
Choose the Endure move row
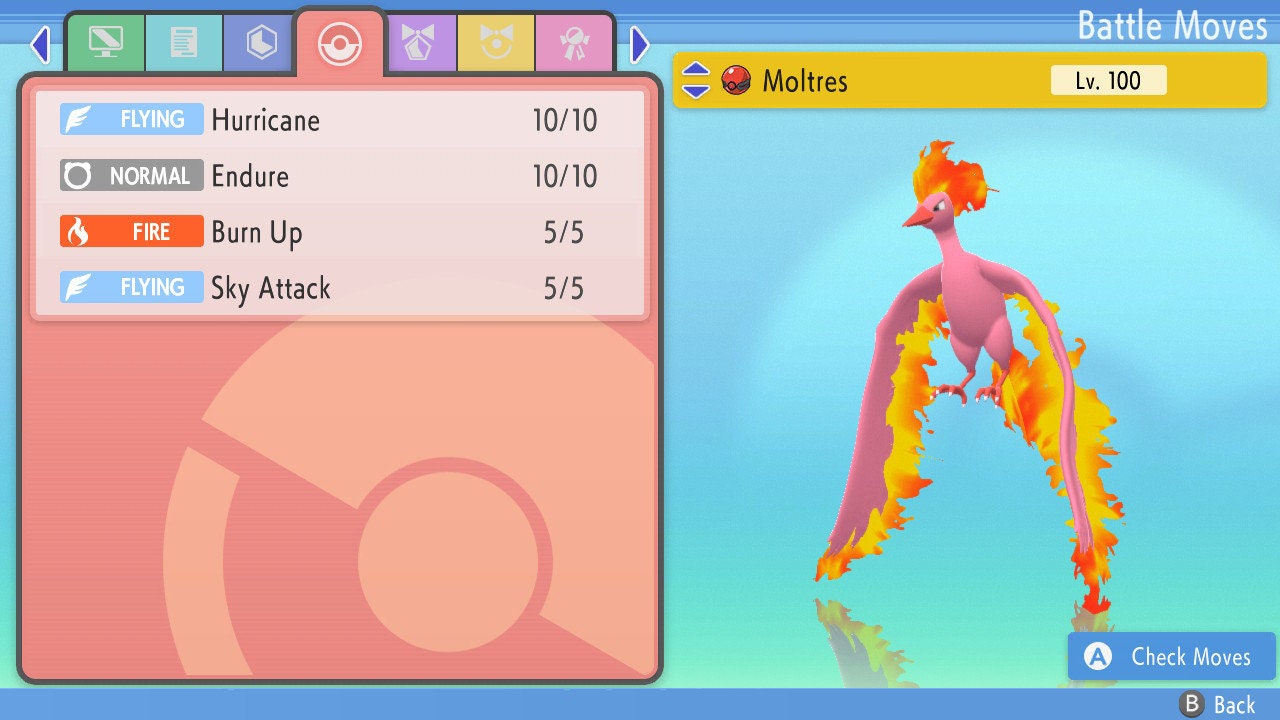coord(340,176)
